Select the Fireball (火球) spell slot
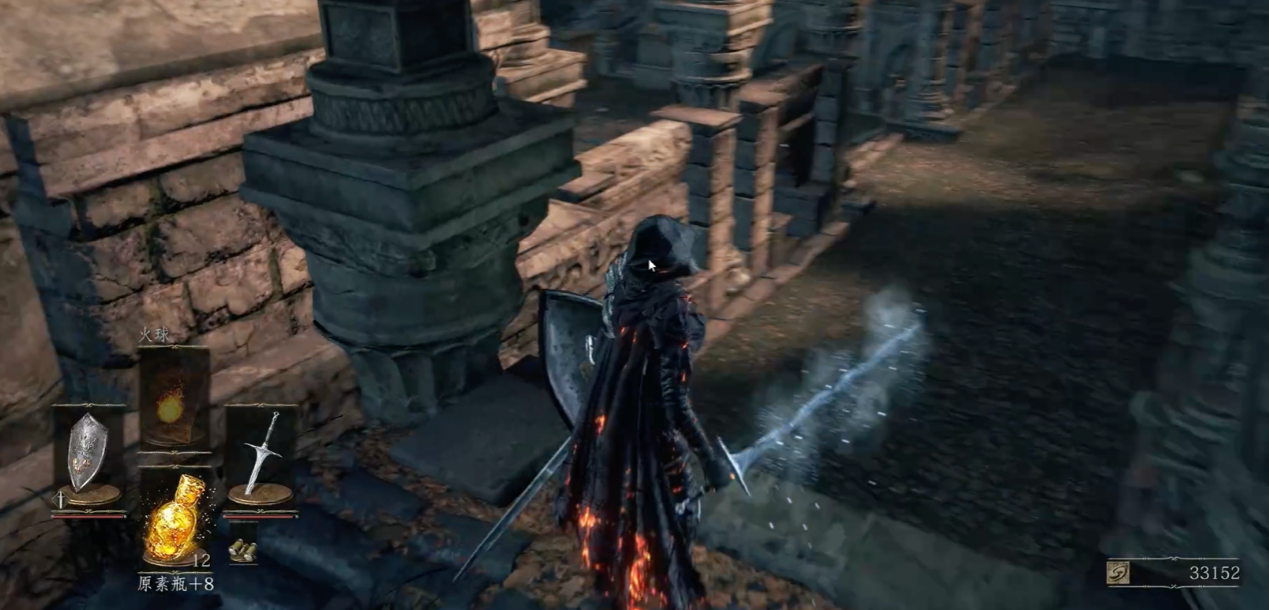Screen dimensions: 1269x610 [x=172, y=400]
